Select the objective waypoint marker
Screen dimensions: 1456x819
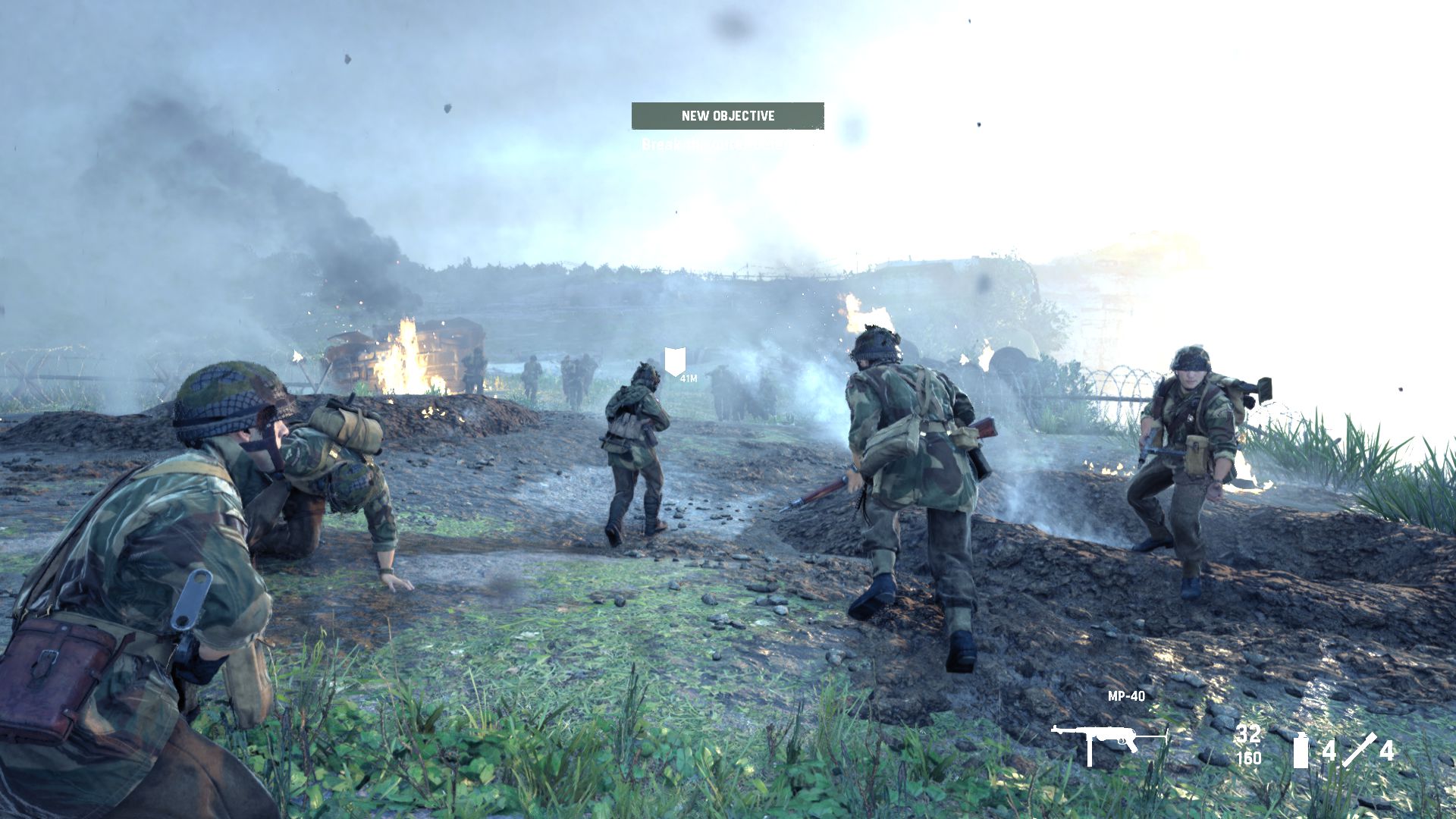pyautogui.click(x=675, y=361)
